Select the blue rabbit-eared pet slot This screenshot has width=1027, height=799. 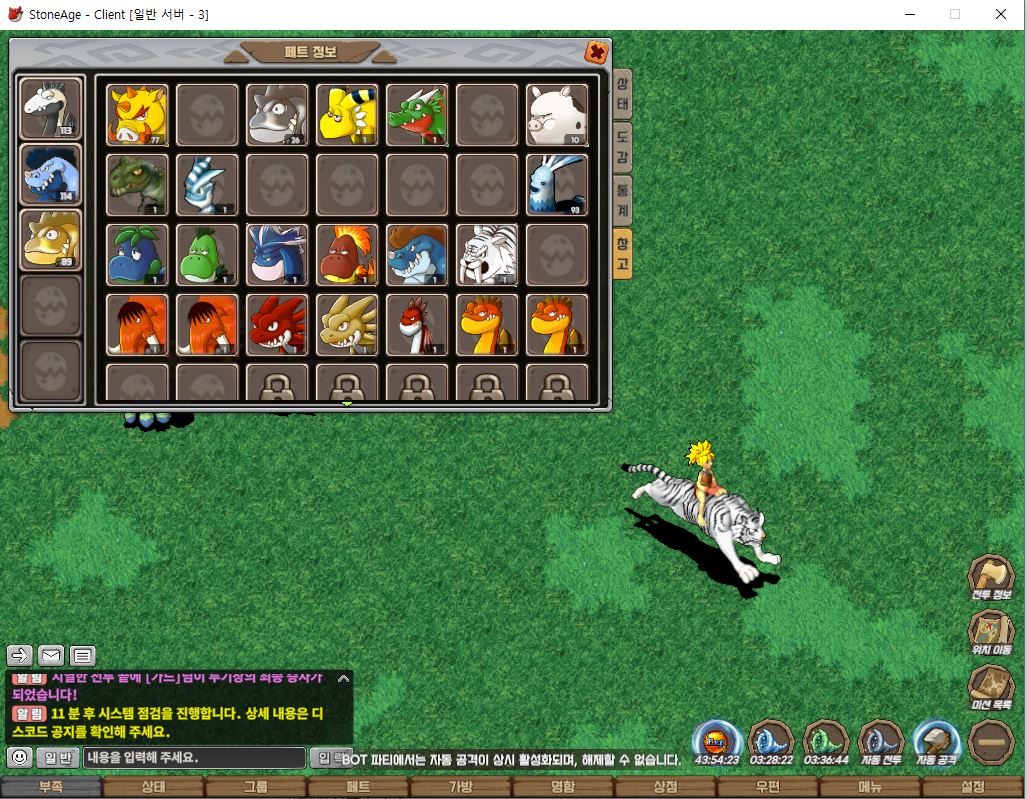click(x=557, y=185)
